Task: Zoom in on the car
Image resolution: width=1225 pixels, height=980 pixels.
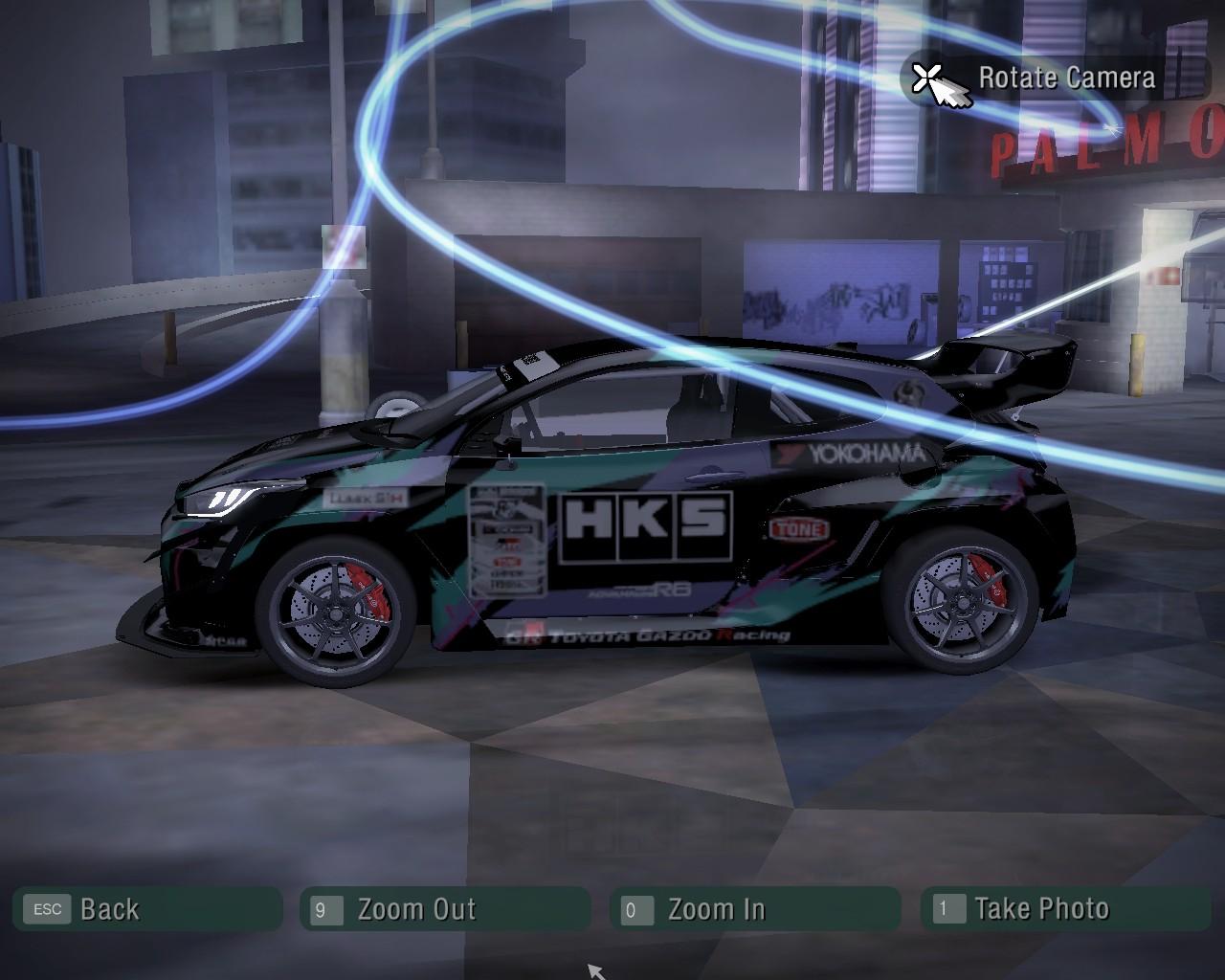Action: click(754, 909)
